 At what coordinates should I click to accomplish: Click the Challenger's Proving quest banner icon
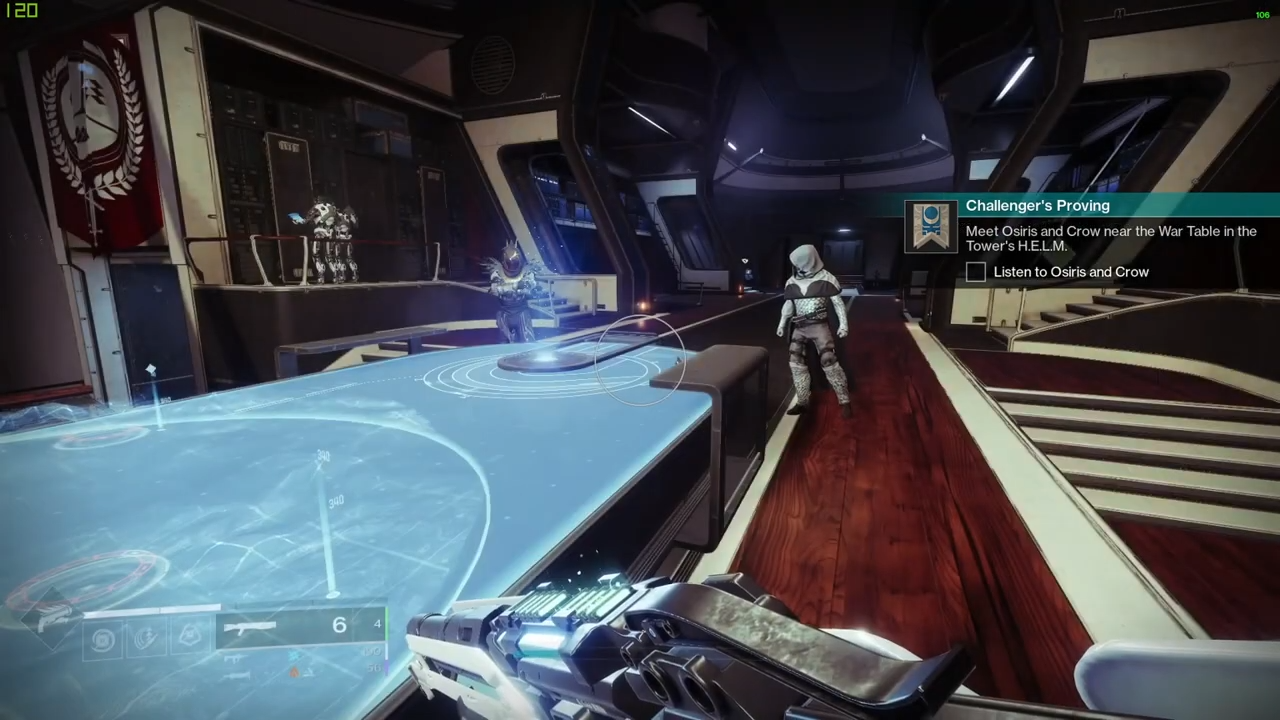931,227
